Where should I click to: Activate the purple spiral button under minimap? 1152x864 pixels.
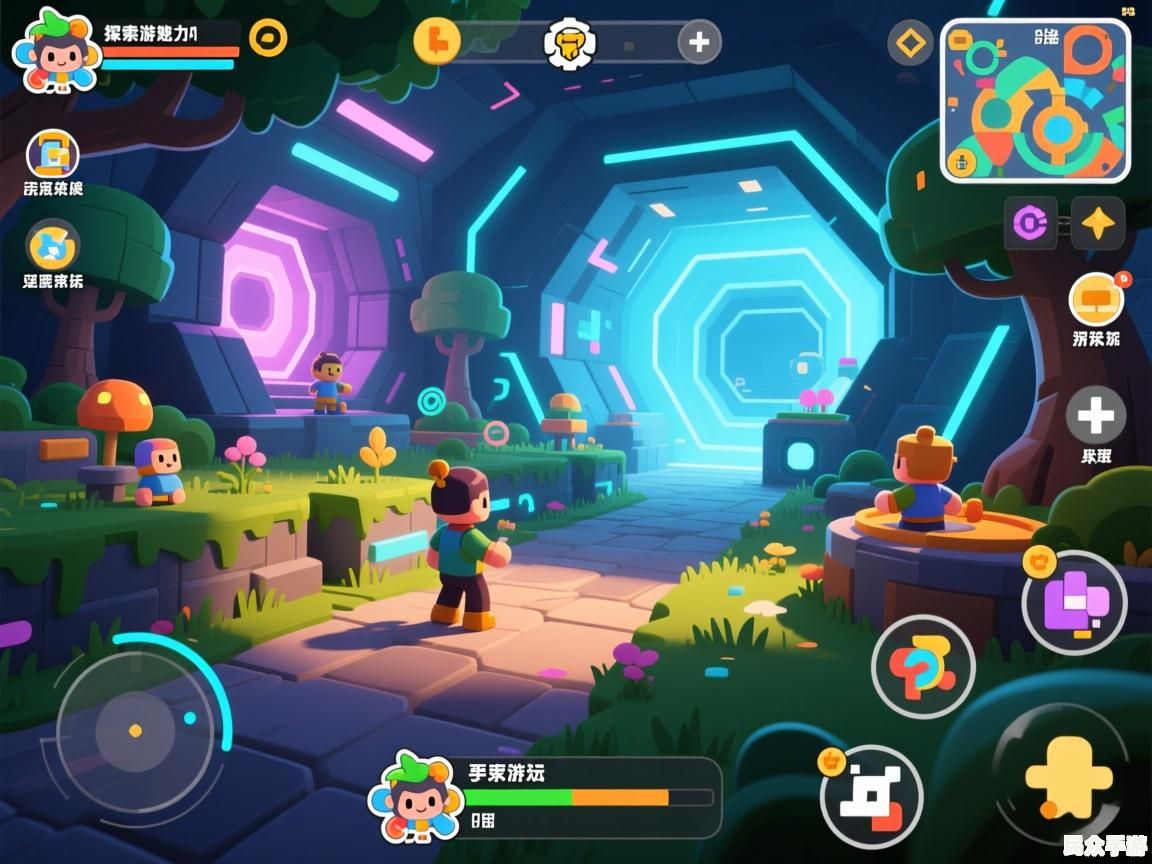1030,222
